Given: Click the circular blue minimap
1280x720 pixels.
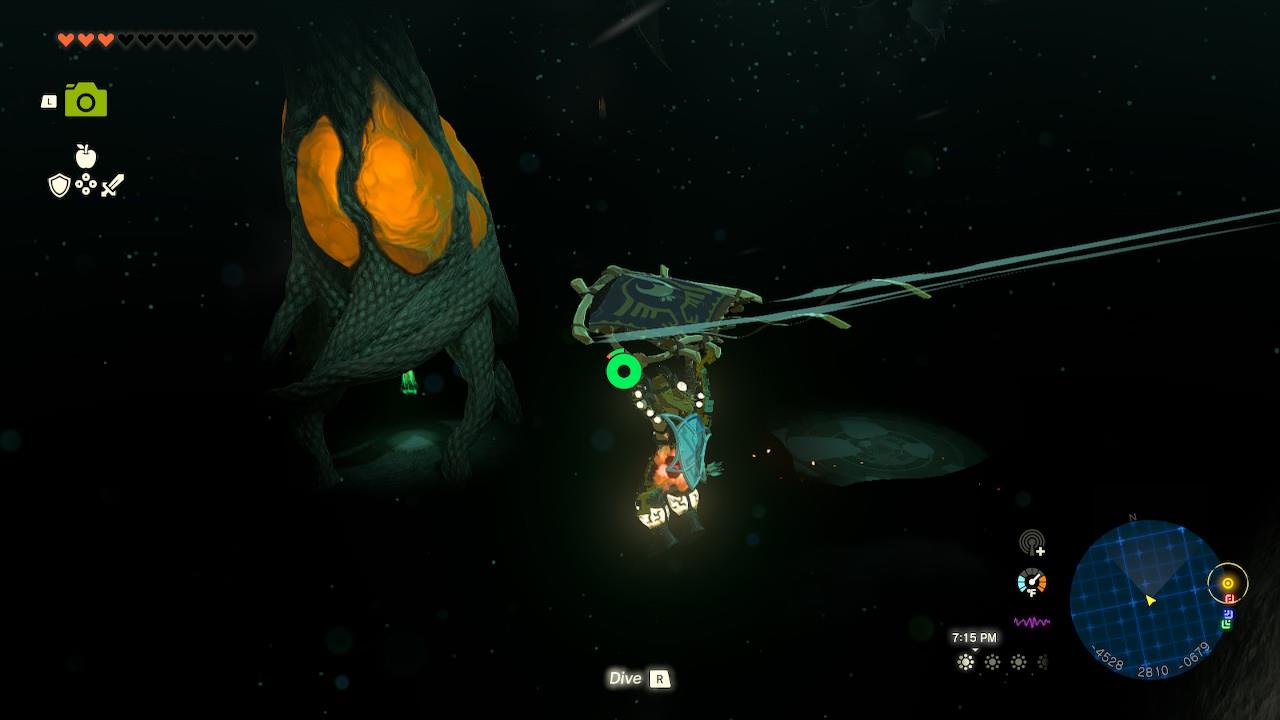Looking at the screenshot, I should tap(1147, 599).
